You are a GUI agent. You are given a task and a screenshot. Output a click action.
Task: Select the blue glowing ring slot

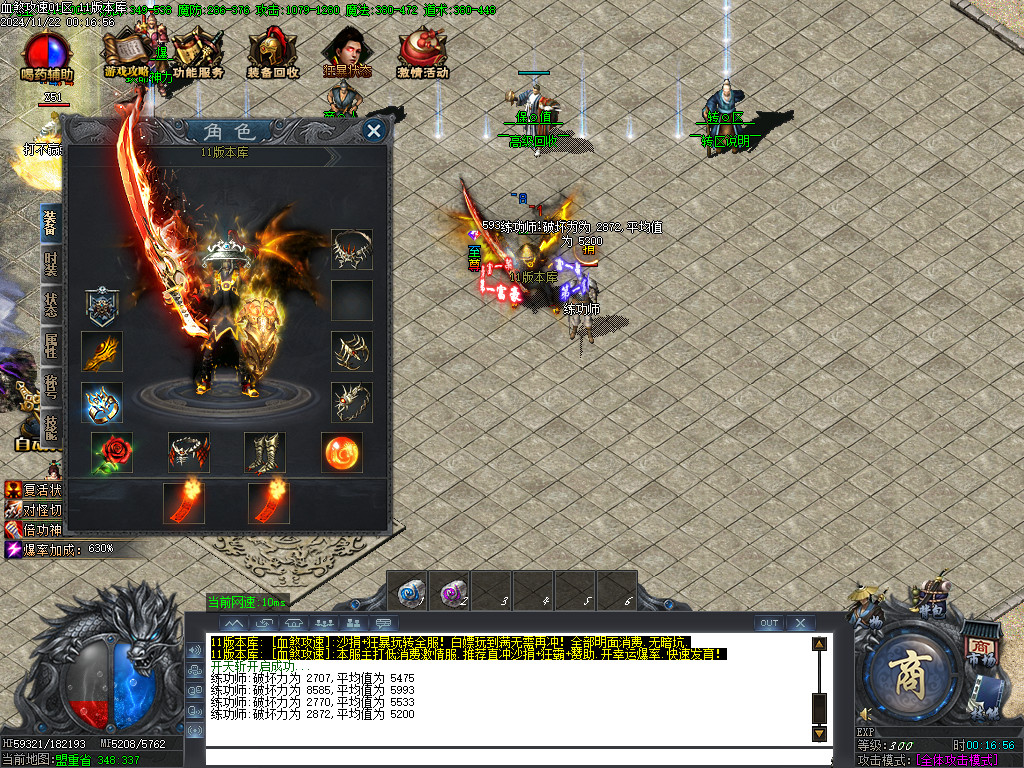coord(102,402)
